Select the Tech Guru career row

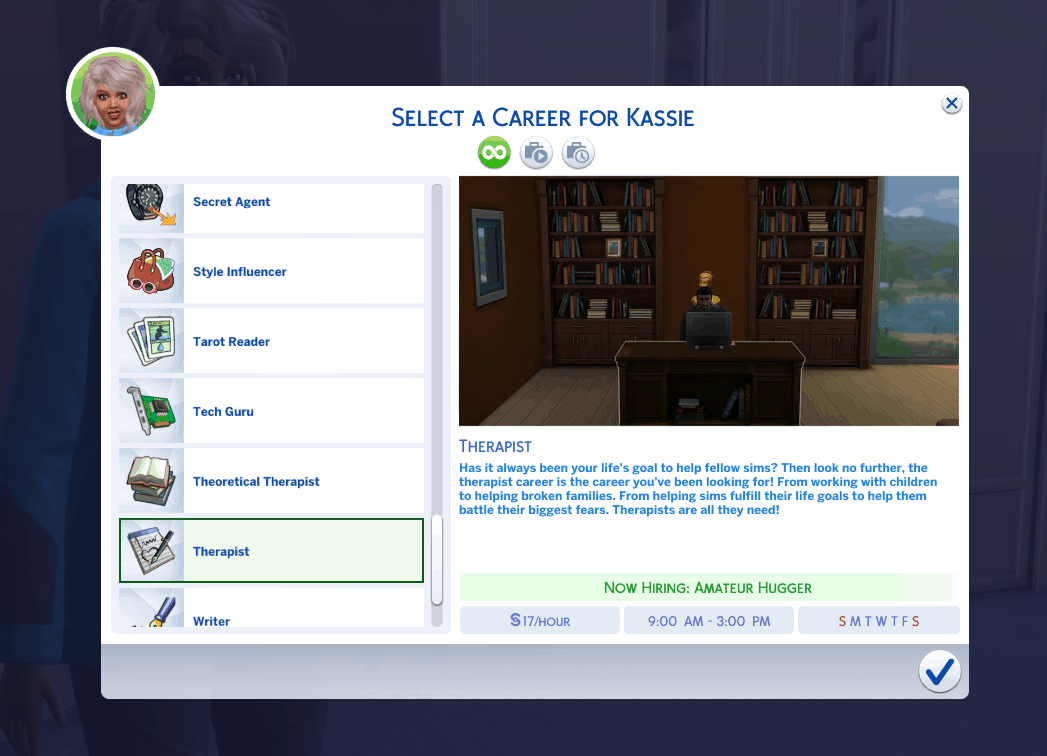tap(271, 412)
